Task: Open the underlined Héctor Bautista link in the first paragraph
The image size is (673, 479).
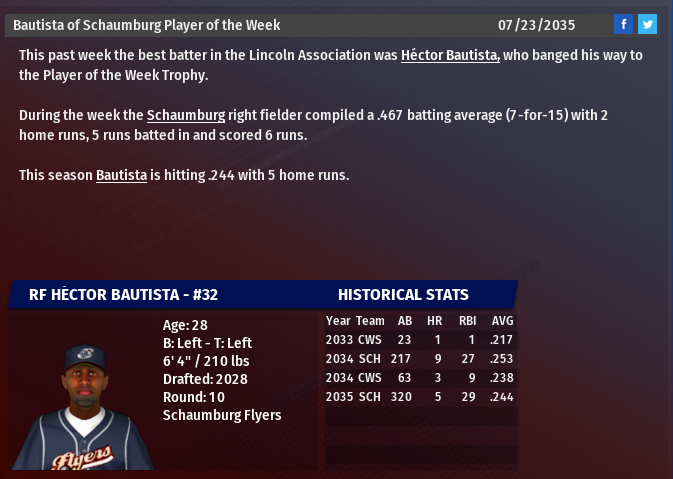Action: pos(449,55)
